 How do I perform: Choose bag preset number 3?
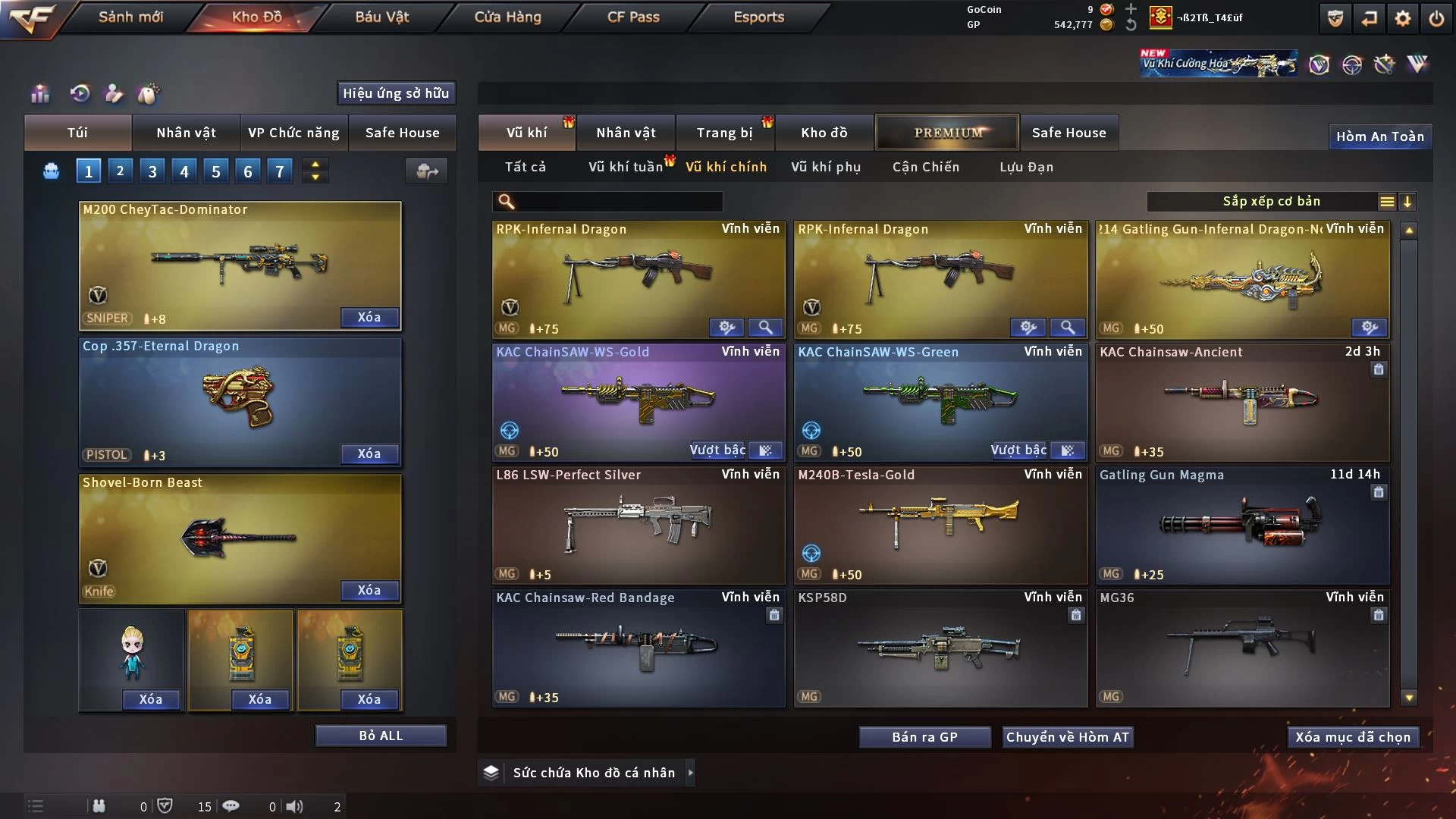152,171
